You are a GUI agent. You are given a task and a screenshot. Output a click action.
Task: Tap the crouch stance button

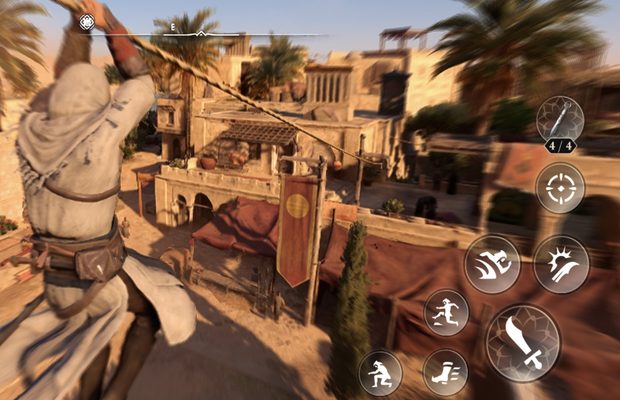click(380, 373)
